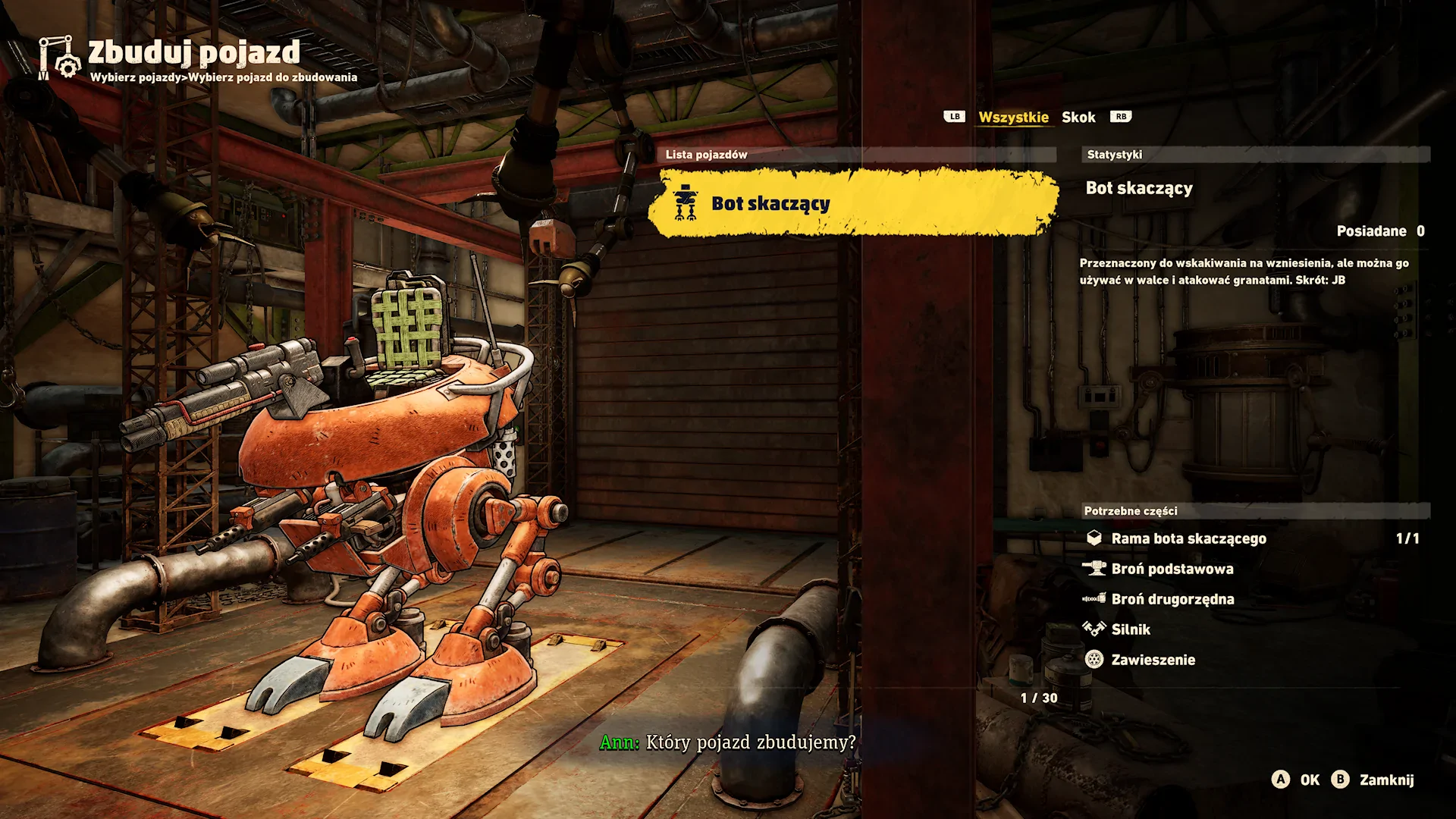The image size is (1456, 819).
Task: Switch to the Wszystkie tab
Action: coord(1013,117)
